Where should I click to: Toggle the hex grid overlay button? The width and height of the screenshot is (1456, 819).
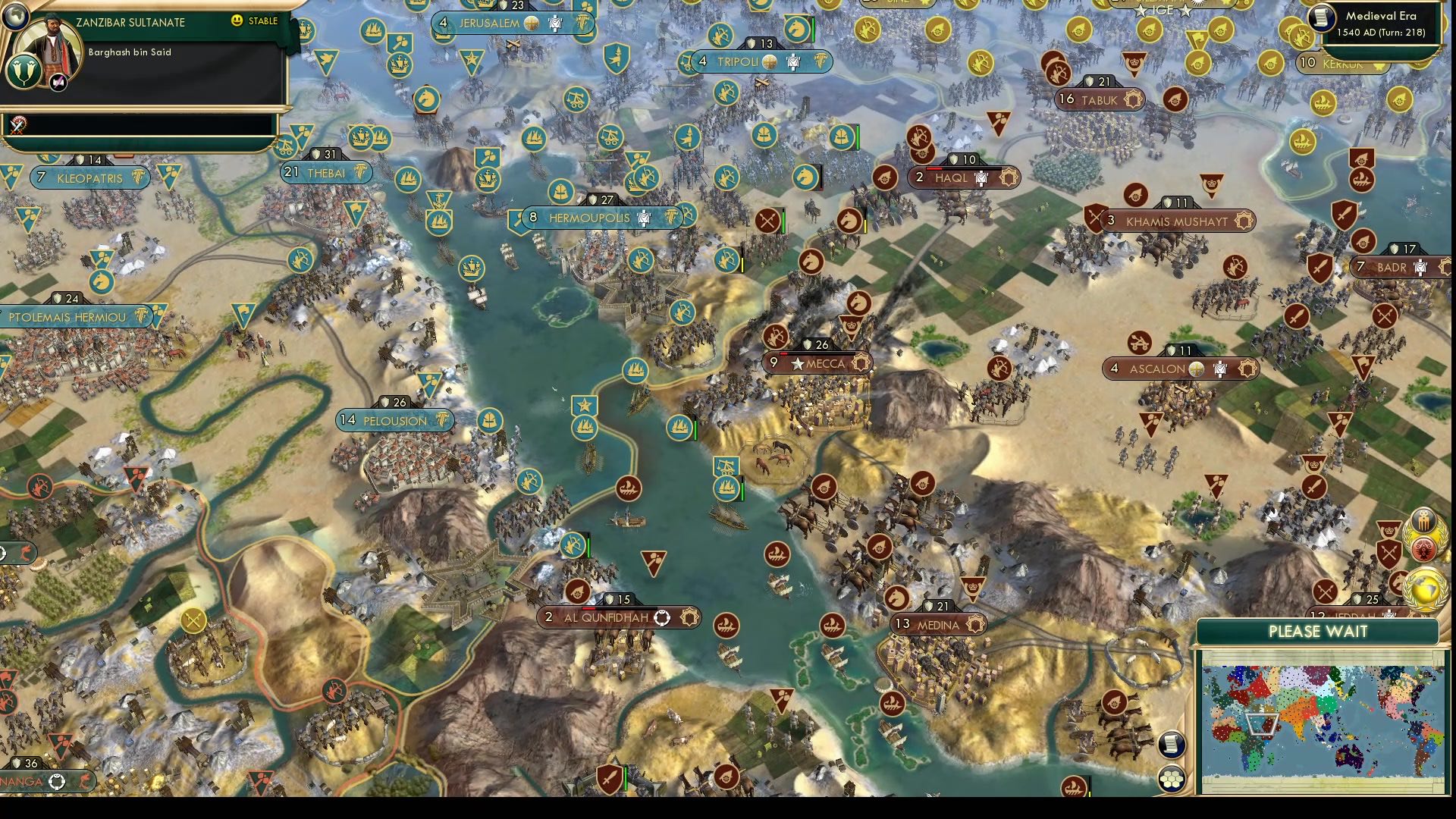tap(1172, 777)
